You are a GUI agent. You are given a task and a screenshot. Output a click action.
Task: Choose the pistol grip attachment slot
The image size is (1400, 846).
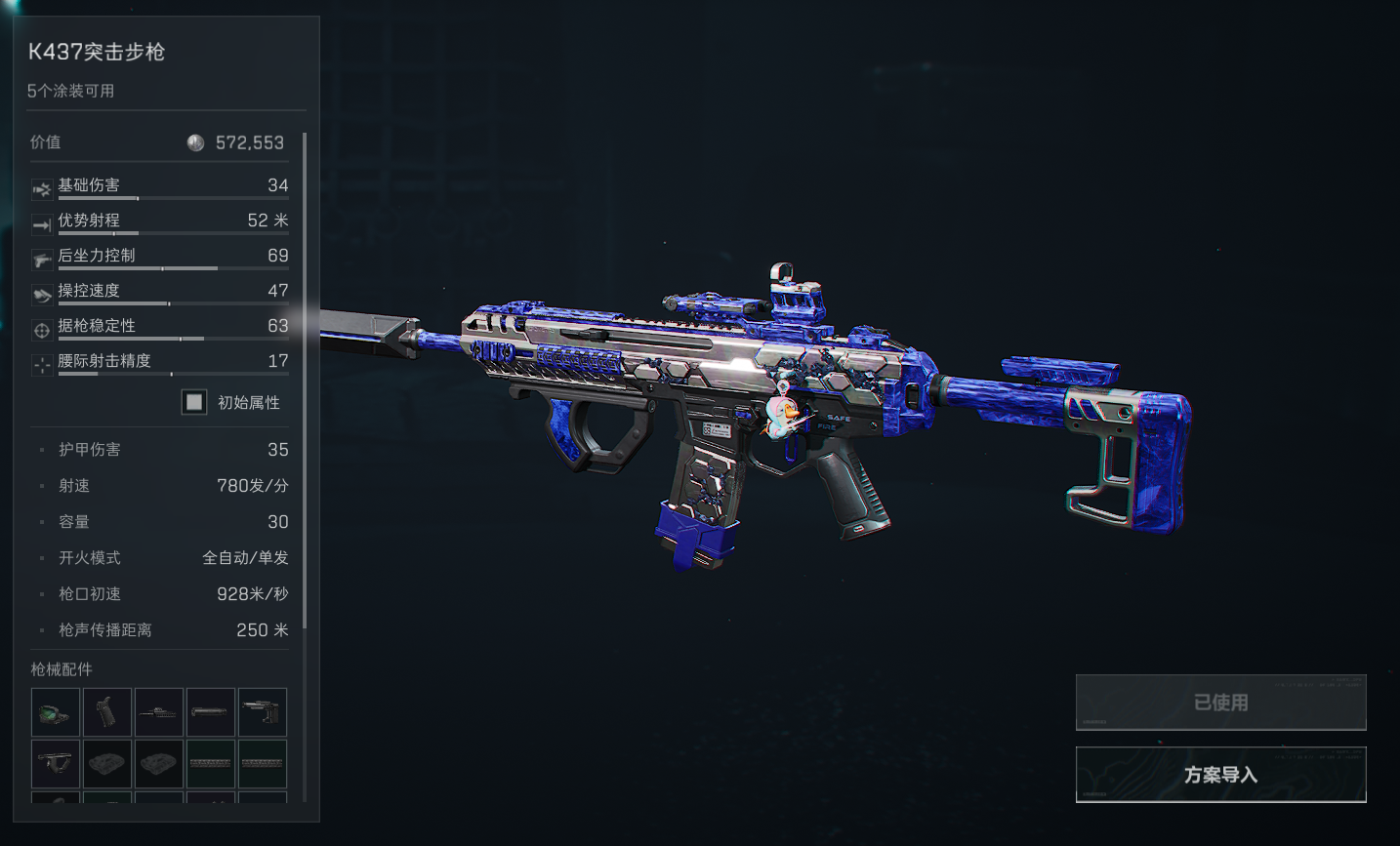point(107,712)
